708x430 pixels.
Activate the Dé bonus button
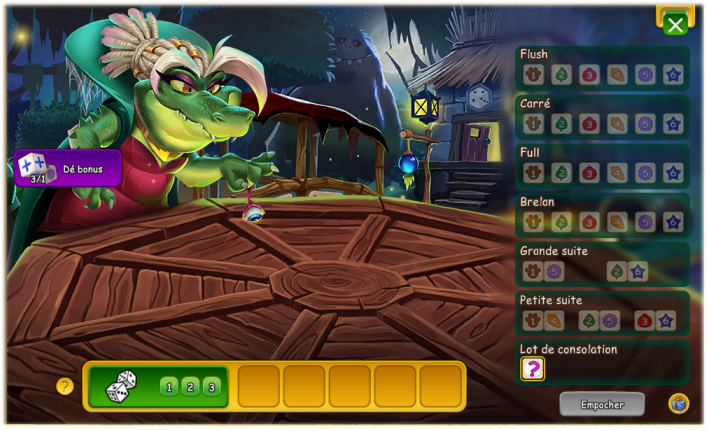pos(68,168)
